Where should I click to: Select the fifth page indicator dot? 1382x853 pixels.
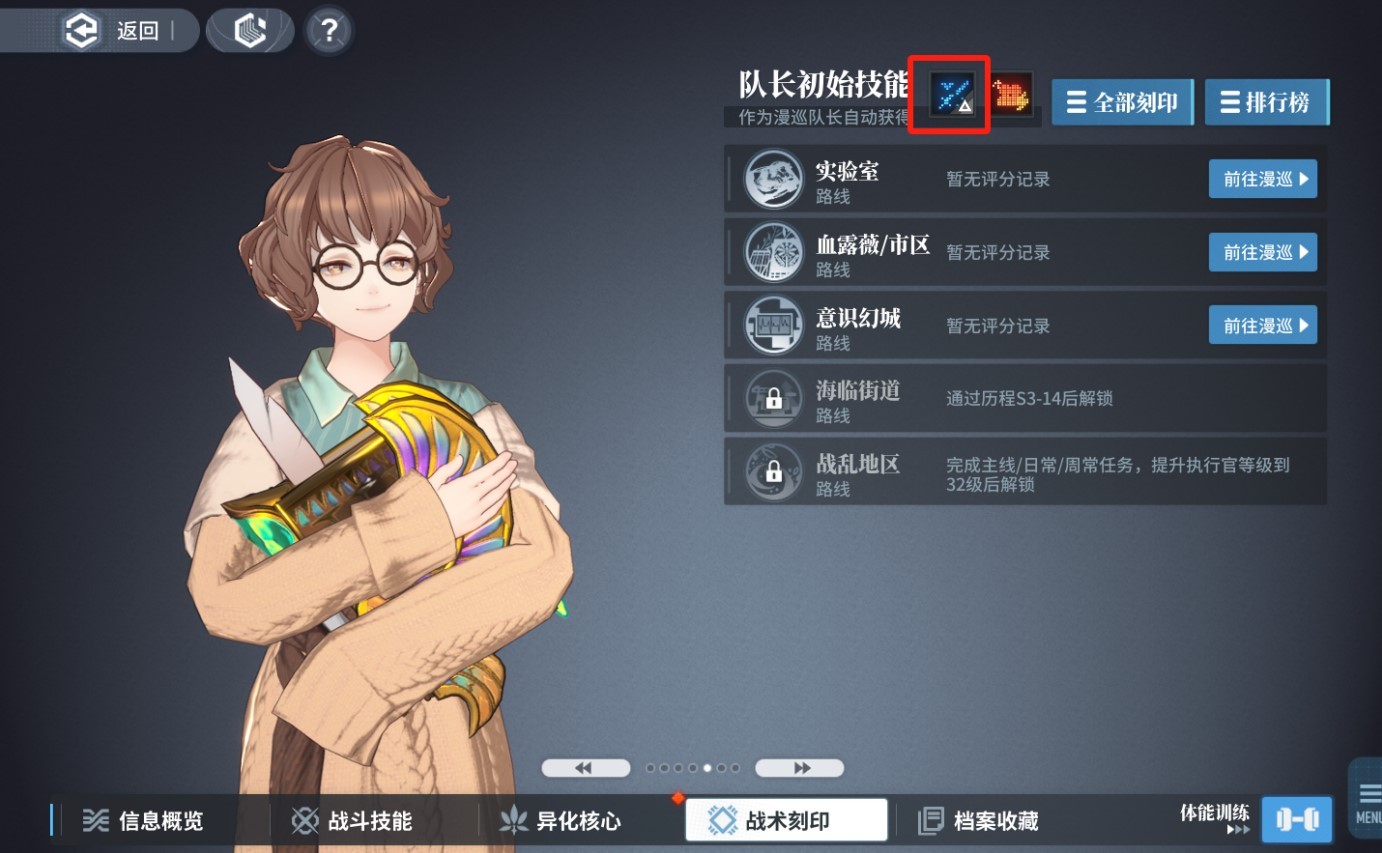tap(707, 768)
